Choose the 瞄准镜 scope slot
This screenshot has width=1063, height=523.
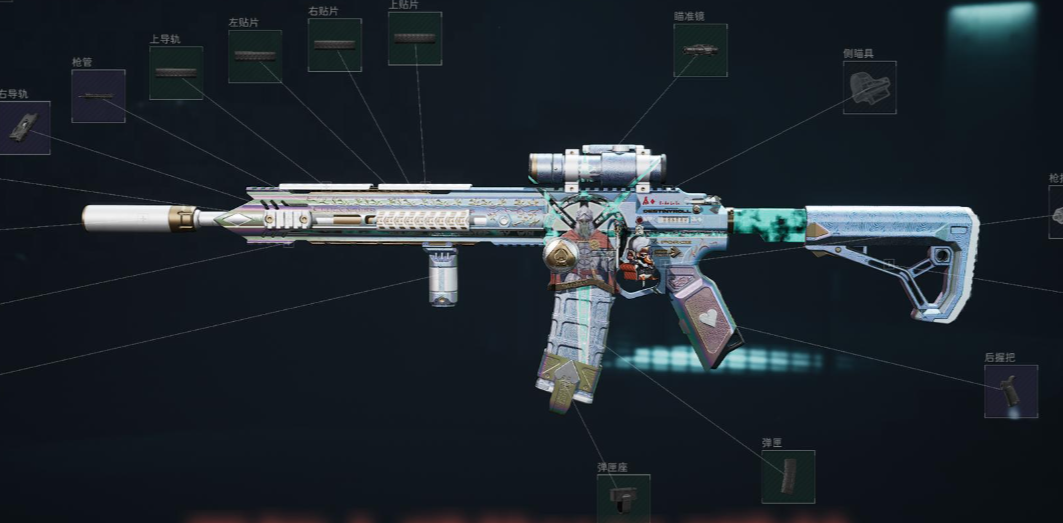click(x=700, y=50)
